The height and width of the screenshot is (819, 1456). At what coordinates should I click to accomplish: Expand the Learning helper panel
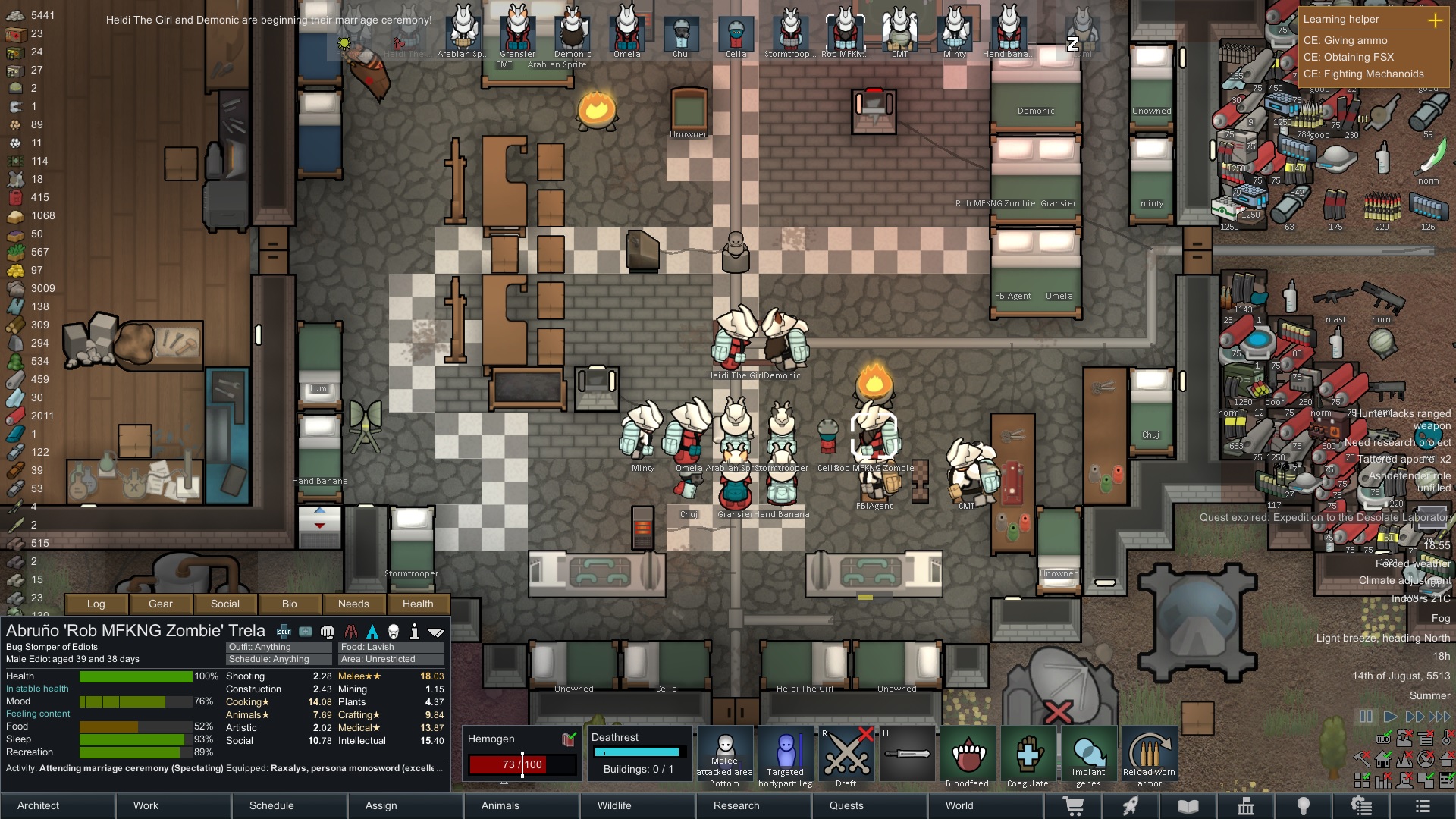click(x=1435, y=20)
